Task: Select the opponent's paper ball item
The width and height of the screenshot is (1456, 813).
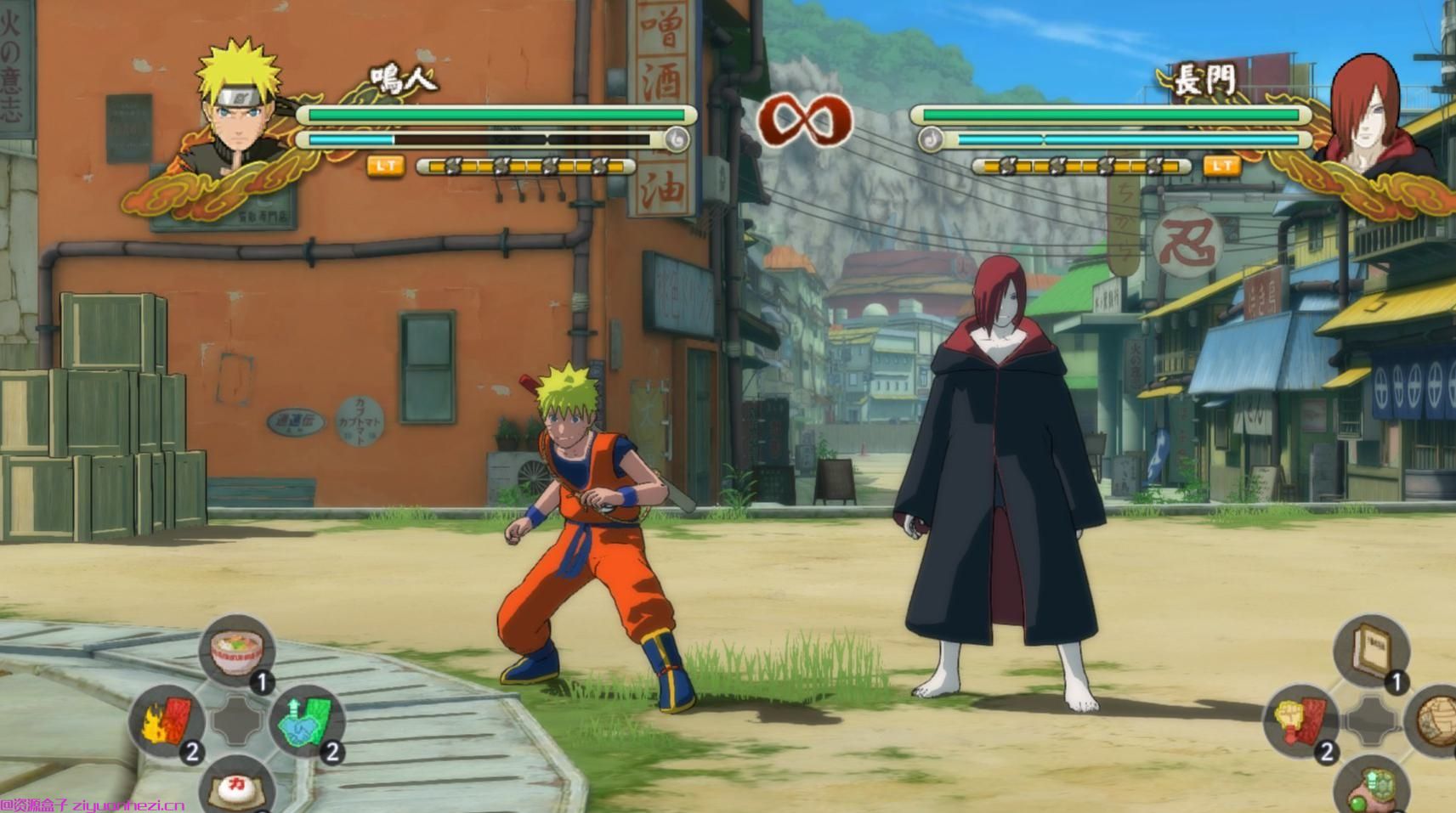Action: pos(1436,721)
